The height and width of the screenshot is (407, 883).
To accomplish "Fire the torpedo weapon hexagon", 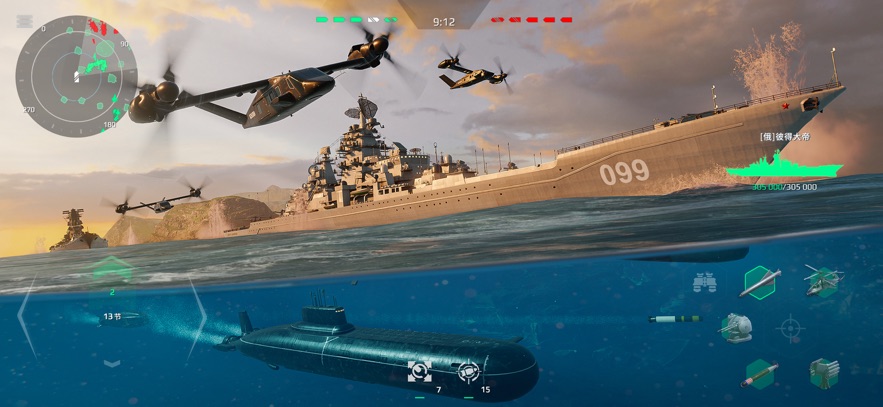I will point(760,373).
